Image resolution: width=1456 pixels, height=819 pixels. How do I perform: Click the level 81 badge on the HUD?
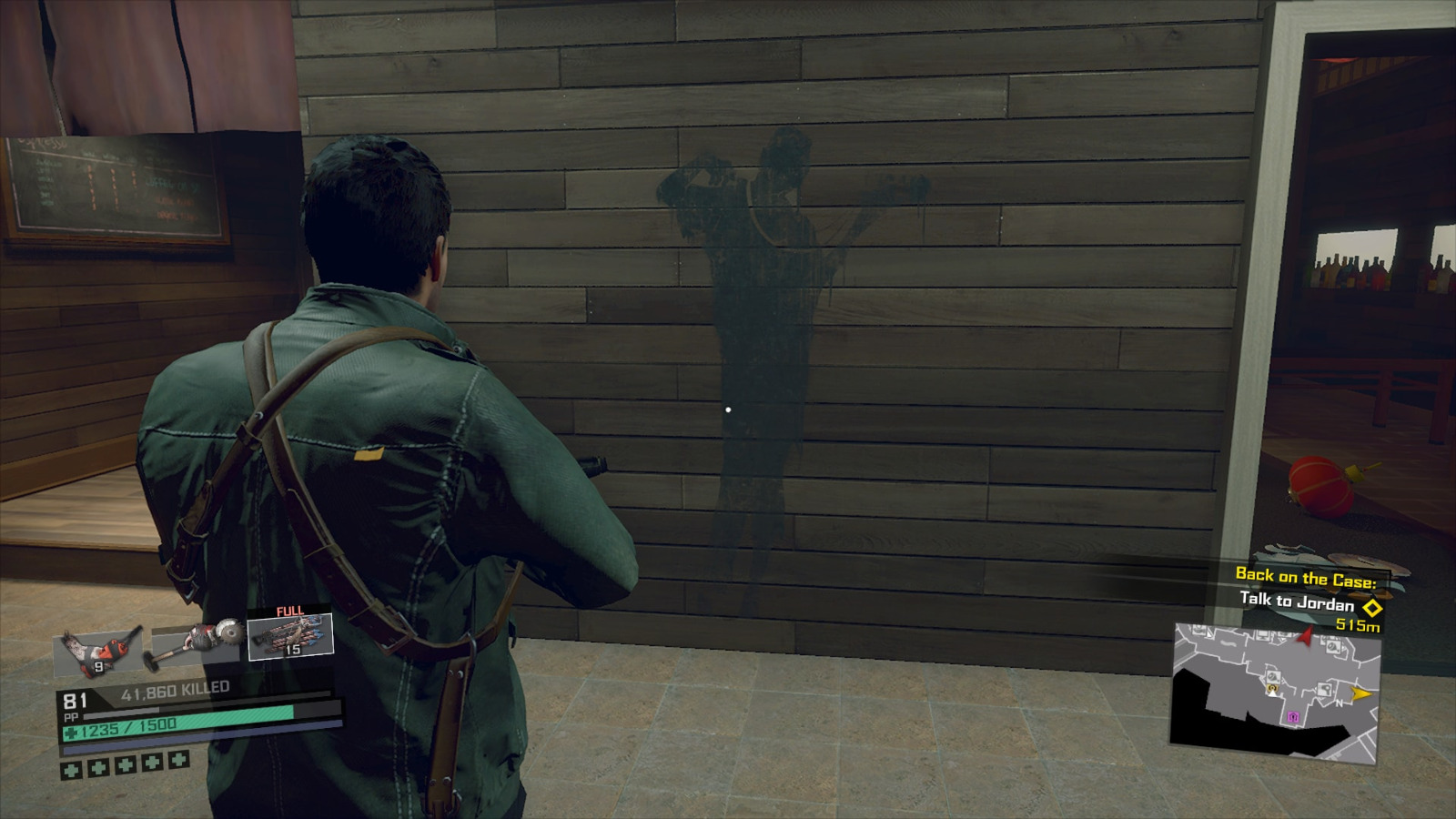pos(75,699)
